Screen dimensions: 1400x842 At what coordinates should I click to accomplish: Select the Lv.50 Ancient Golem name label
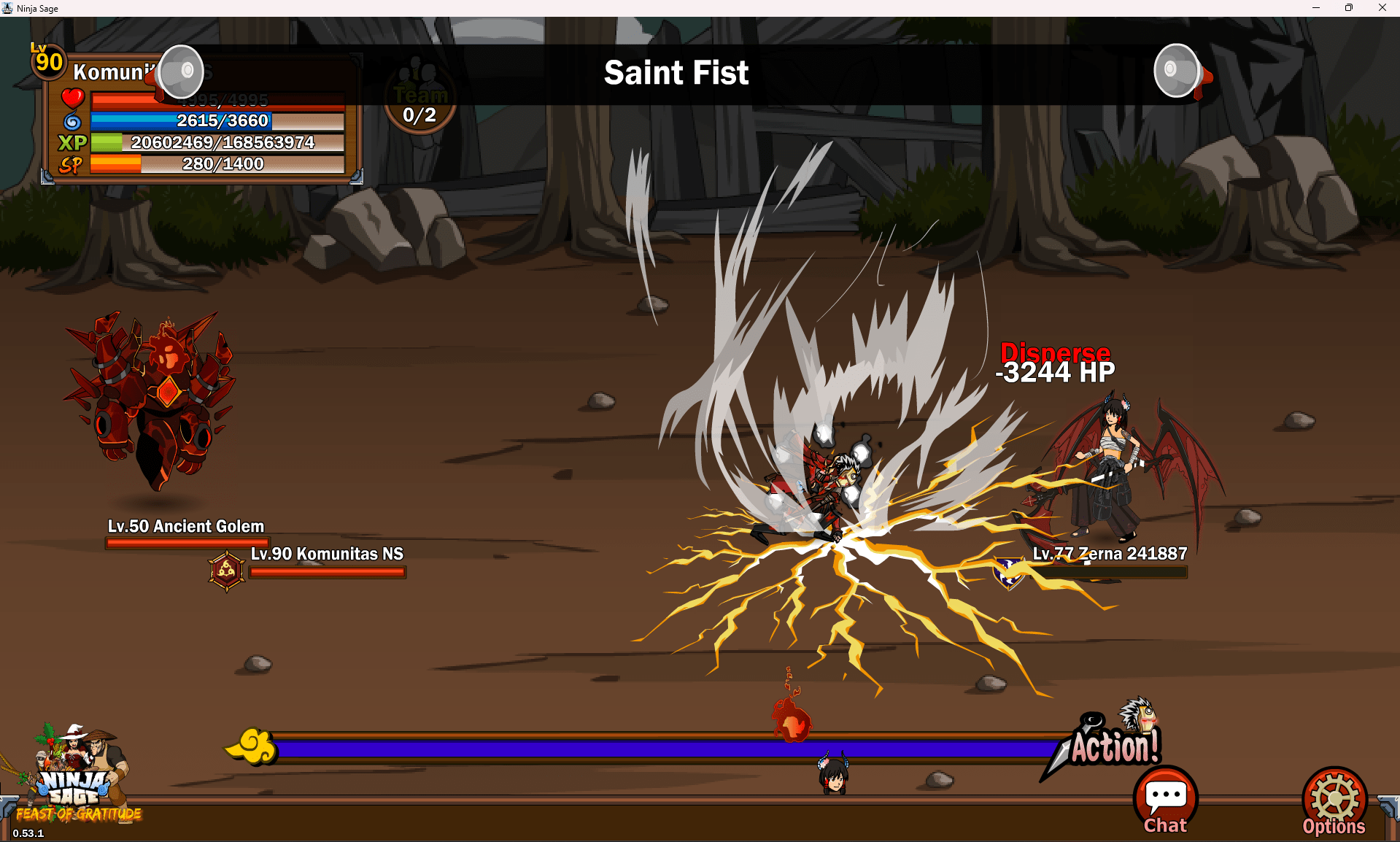coord(186,526)
